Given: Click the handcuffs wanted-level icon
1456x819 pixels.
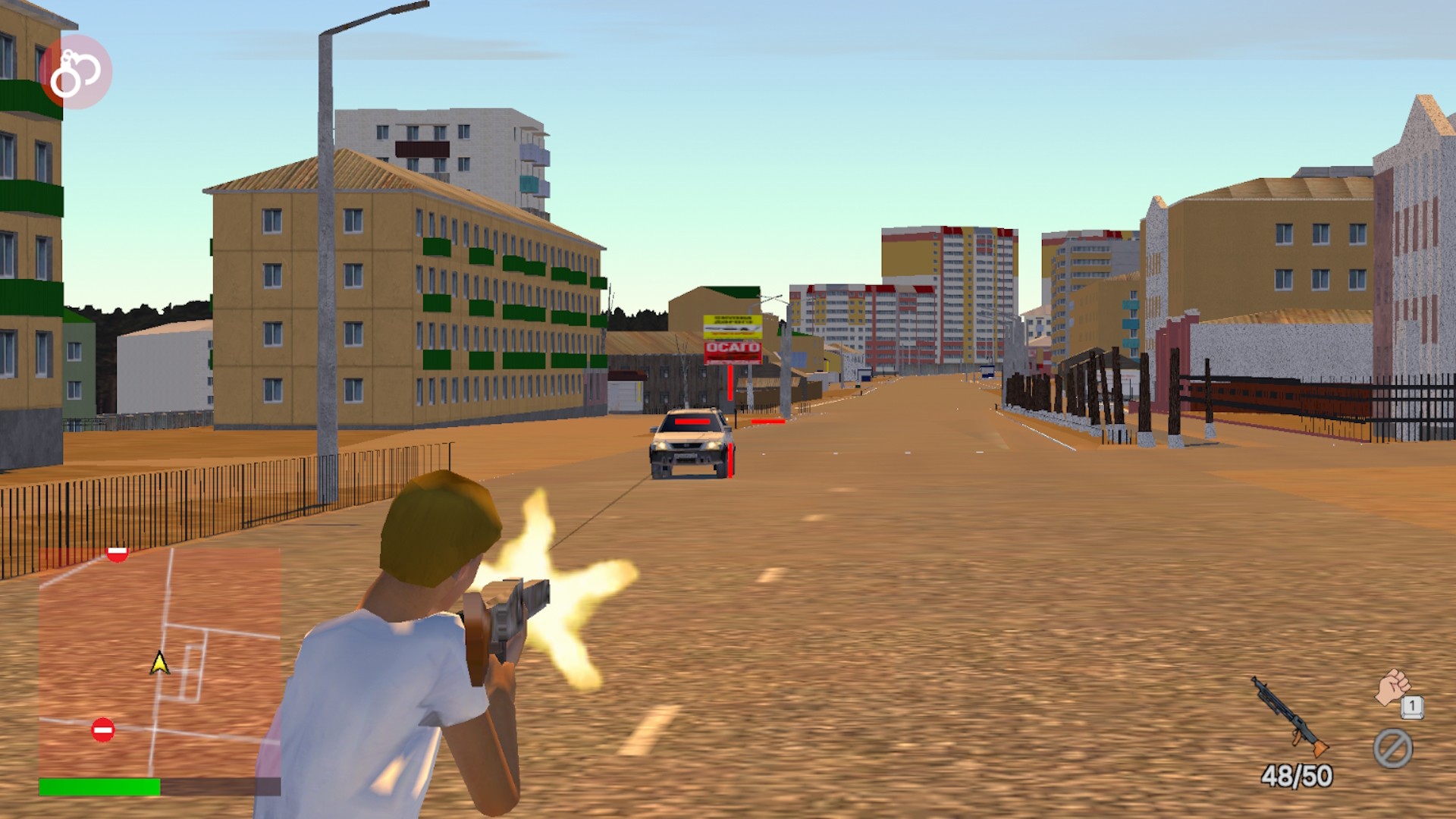Looking at the screenshot, I should tap(76, 74).
